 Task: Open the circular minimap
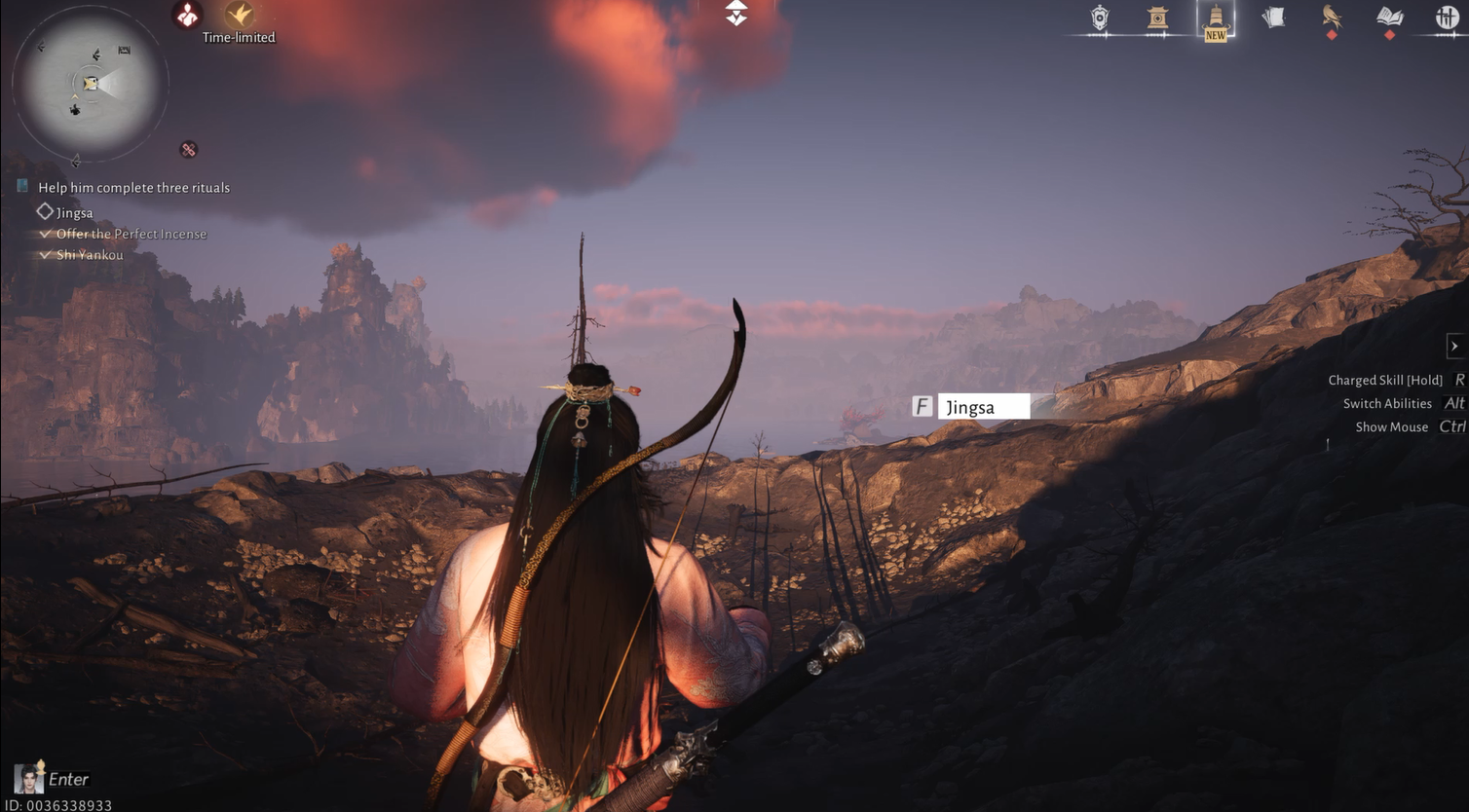tap(91, 84)
